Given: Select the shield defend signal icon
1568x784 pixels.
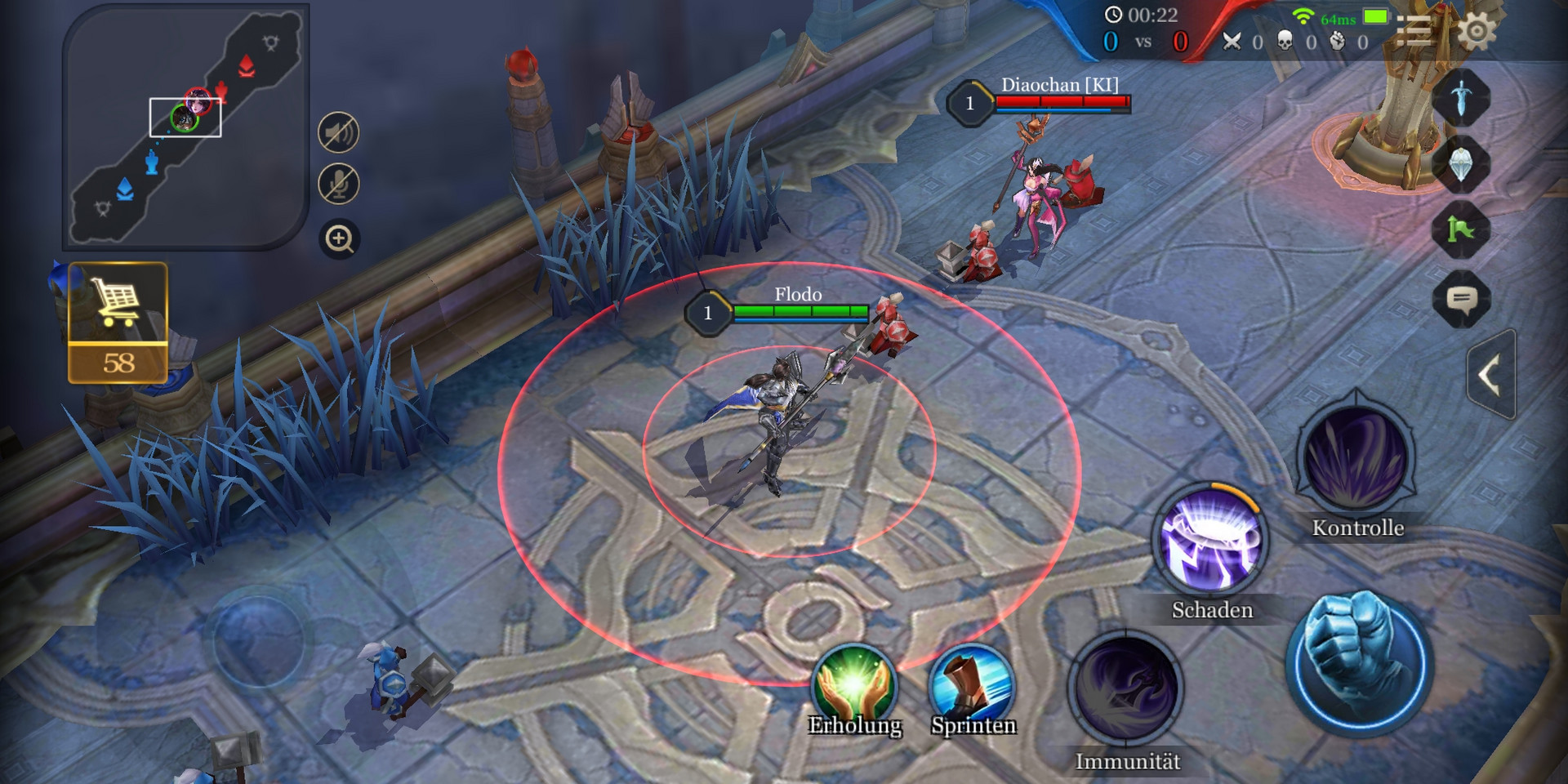Looking at the screenshot, I should pos(1461,164).
